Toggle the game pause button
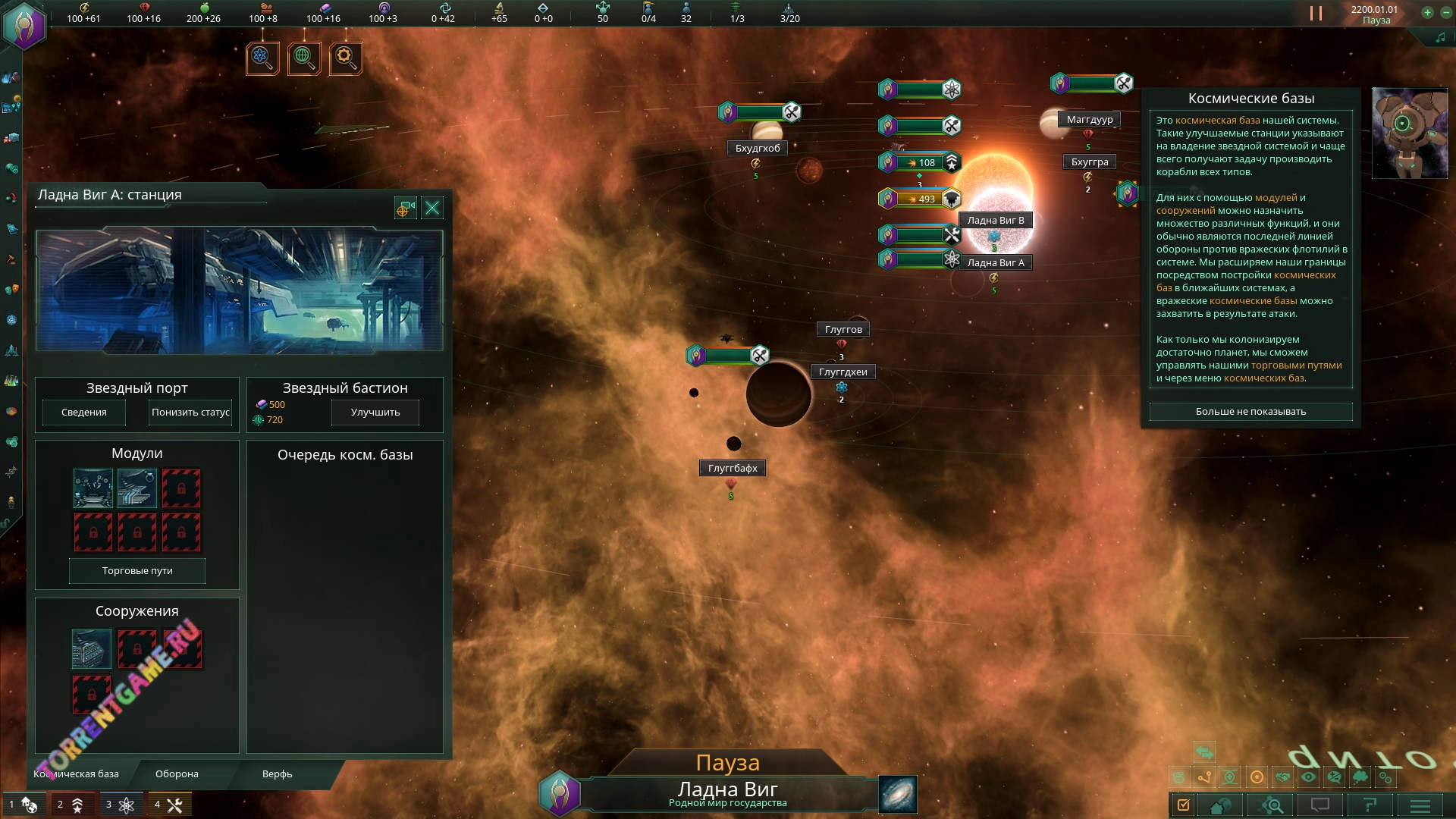The height and width of the screenshot is (819, 1456). click(x=1316, y=14)
